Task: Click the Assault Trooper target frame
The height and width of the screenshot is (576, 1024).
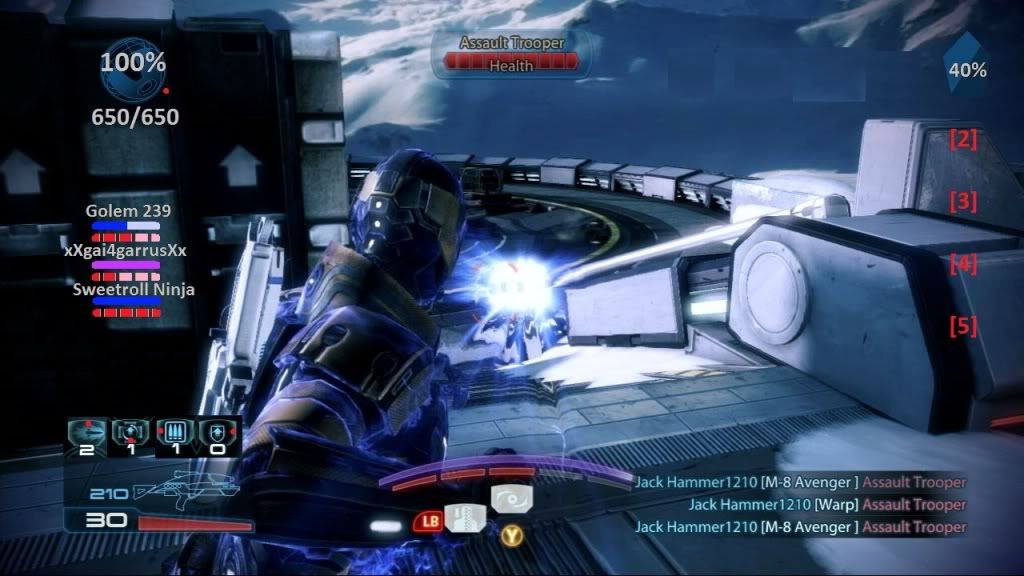Action: (x=512, y=53)
